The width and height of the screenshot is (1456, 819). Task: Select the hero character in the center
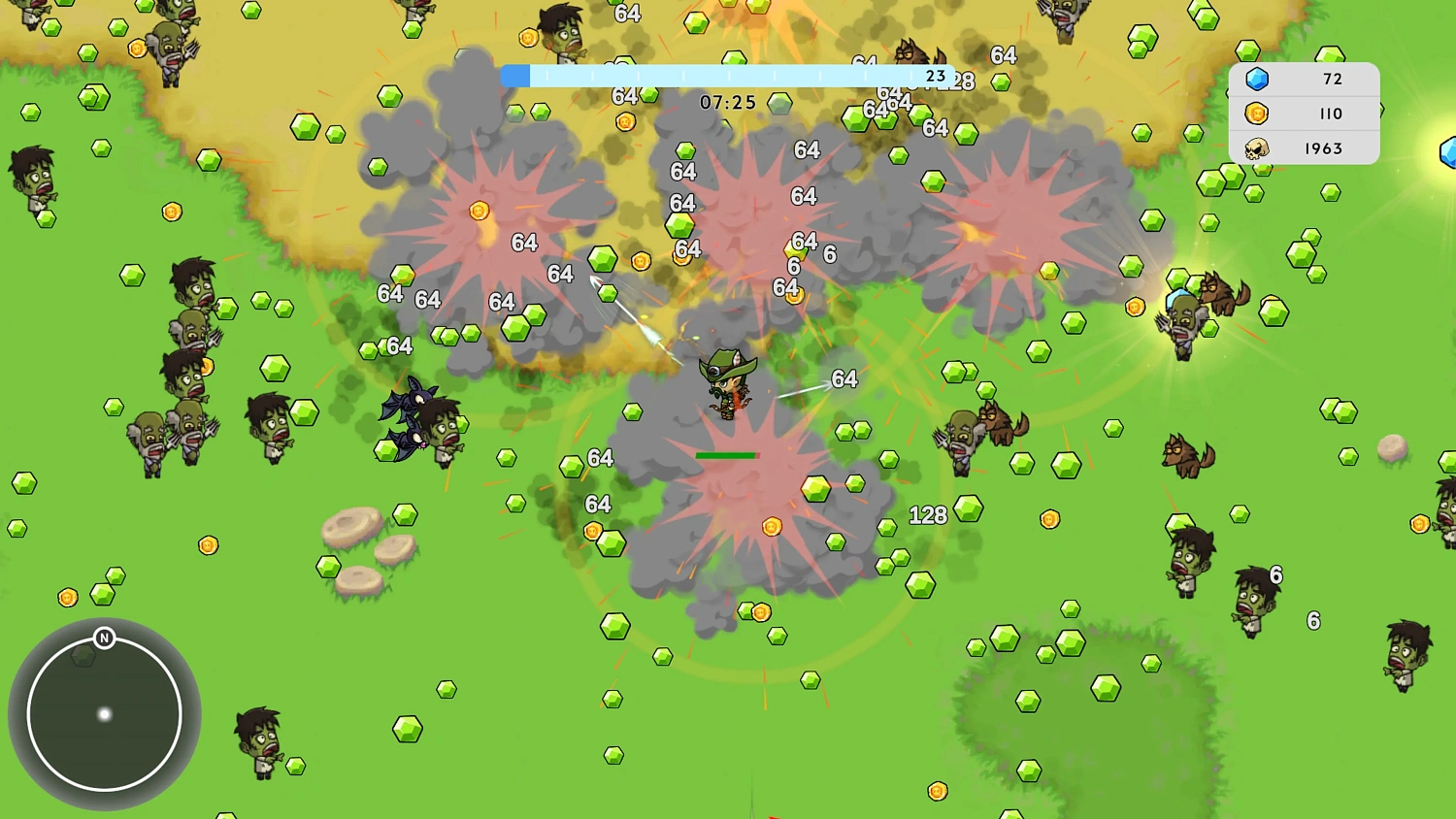coord(728,388)
